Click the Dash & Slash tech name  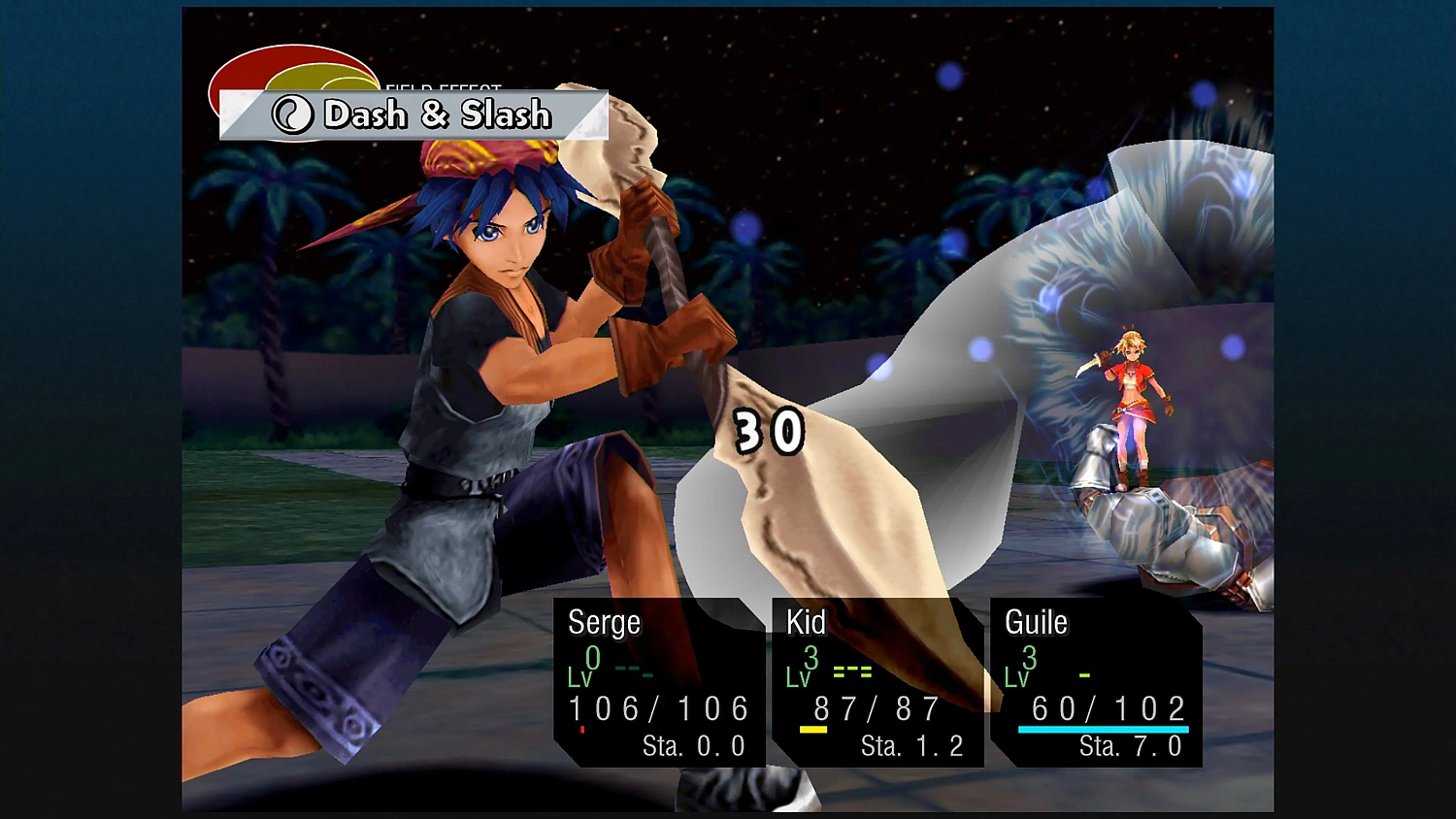[x=437, y=115]
